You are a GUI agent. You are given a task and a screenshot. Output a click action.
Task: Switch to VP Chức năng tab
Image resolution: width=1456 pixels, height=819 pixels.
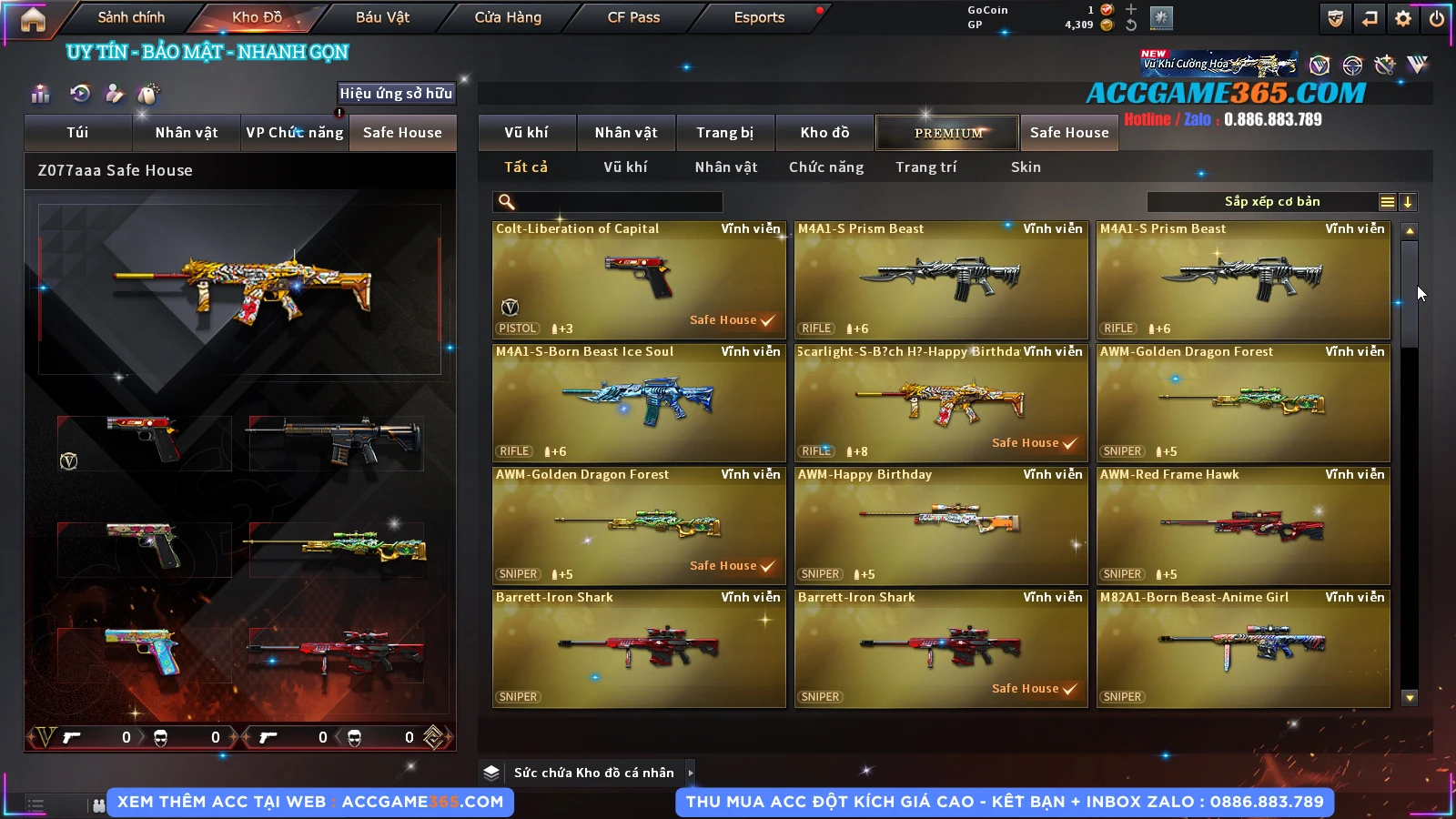tap(295, 133)
